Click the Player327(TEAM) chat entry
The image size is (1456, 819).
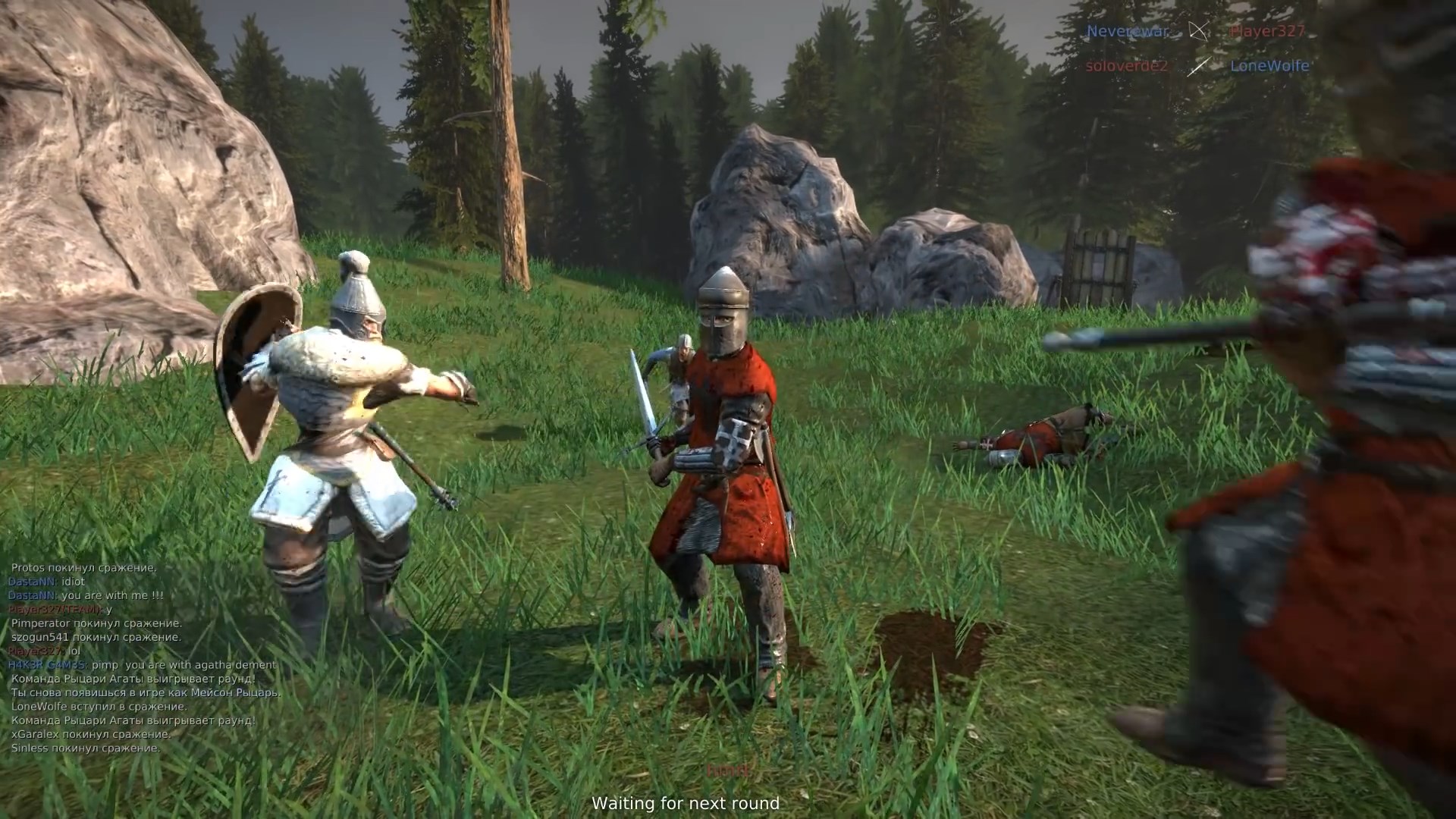pos(61,610)
